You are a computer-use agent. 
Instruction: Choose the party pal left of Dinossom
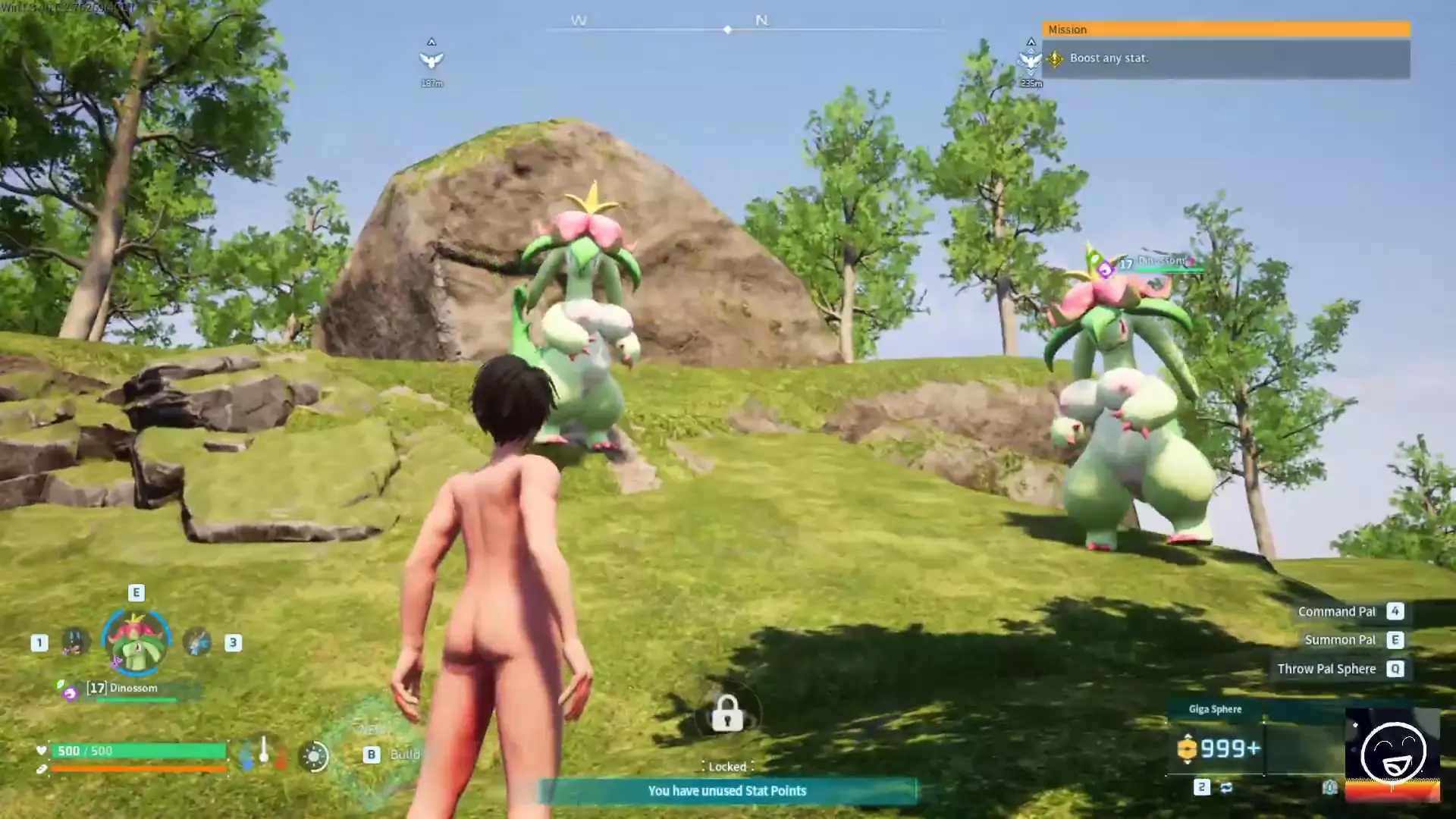[x=75, y=642]
